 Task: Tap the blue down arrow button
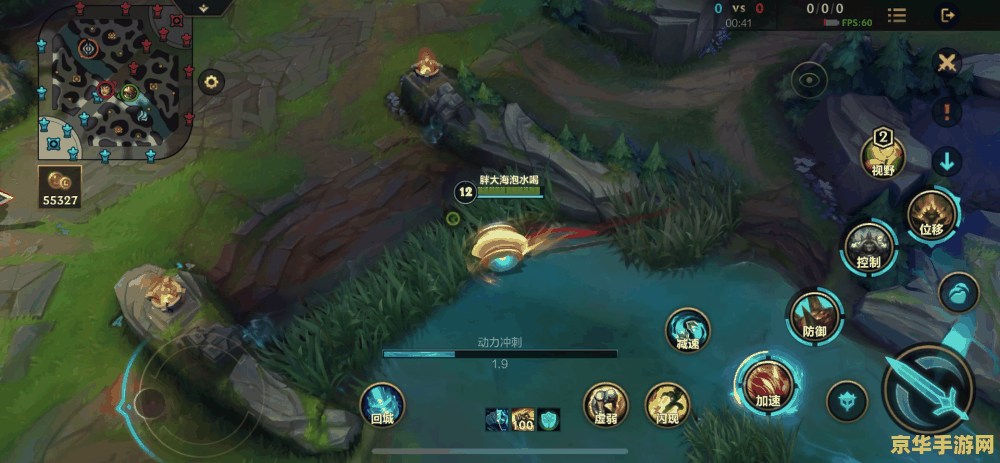[946, 160]
